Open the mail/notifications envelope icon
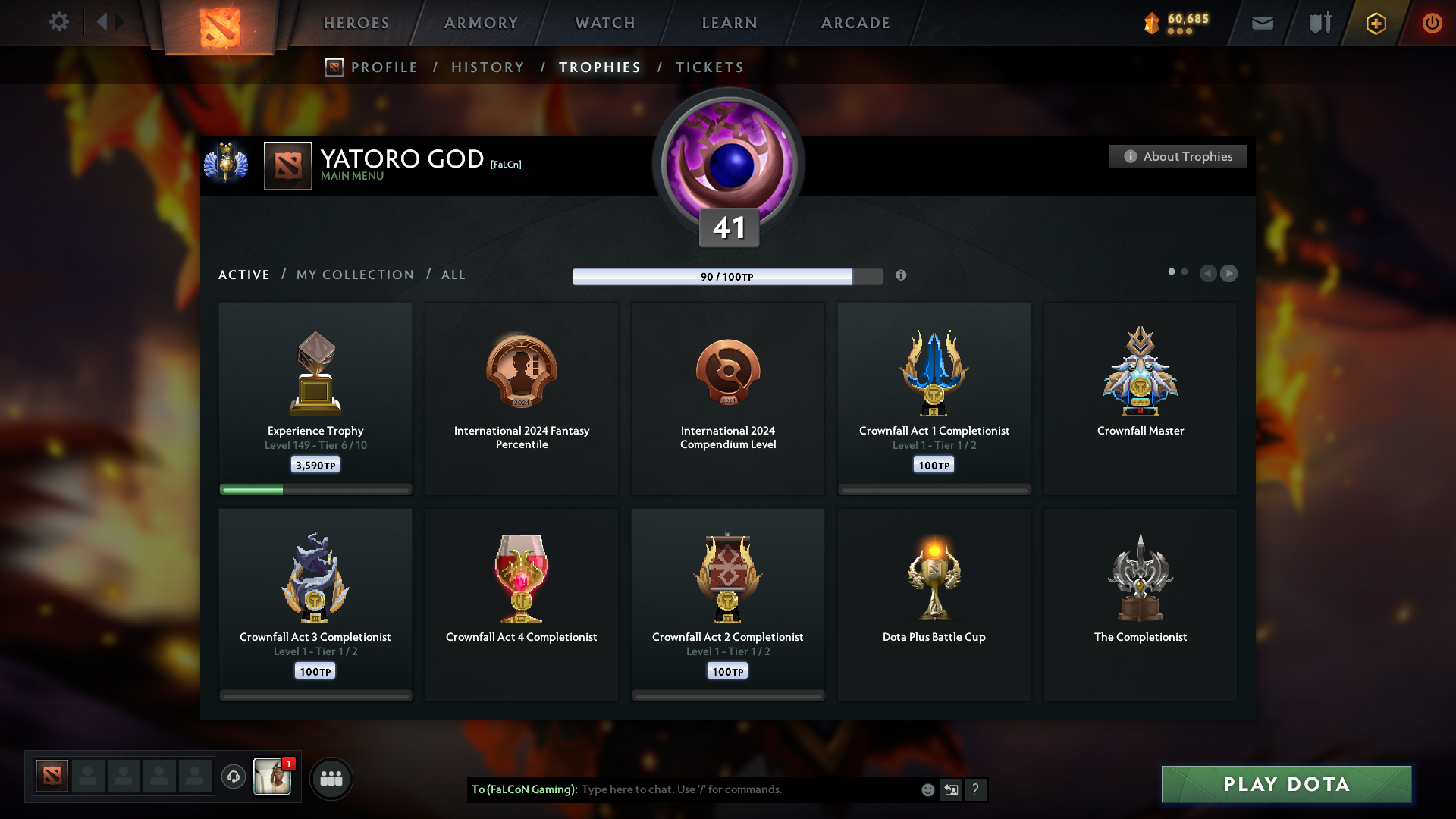 click(1262, 23)
